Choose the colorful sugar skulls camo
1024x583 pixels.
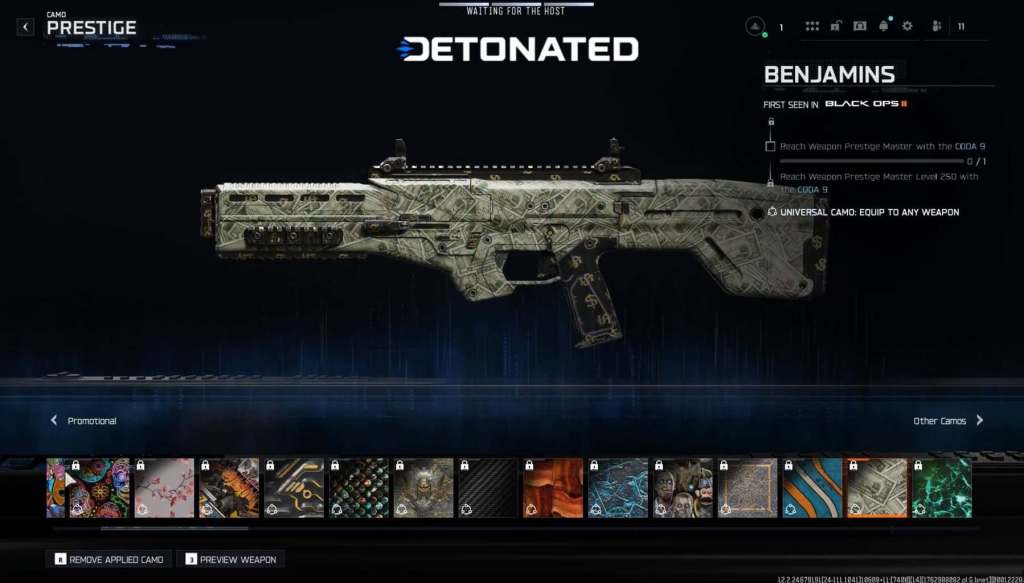(99, 488)
